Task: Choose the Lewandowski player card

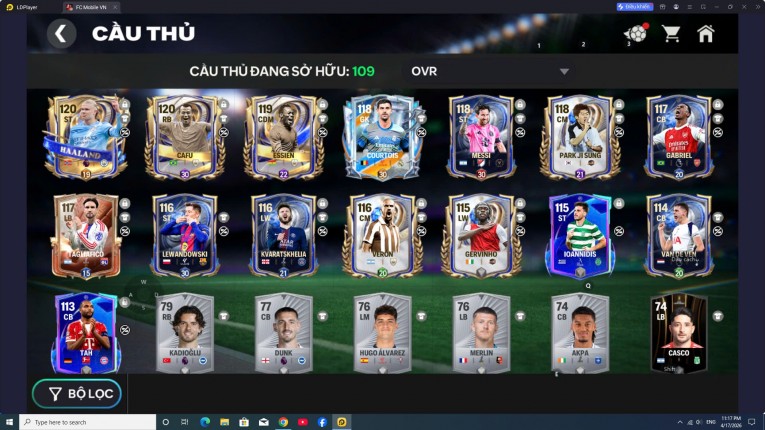Action: [x=181, y=235]
